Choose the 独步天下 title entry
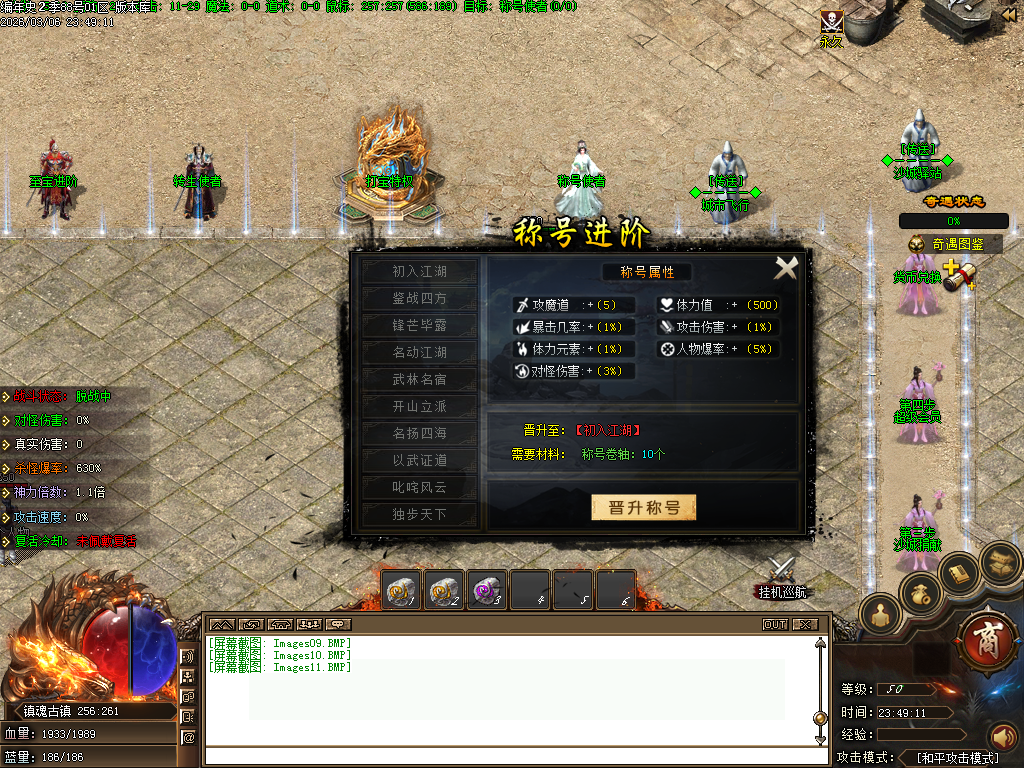 click(x=419, y=514)
